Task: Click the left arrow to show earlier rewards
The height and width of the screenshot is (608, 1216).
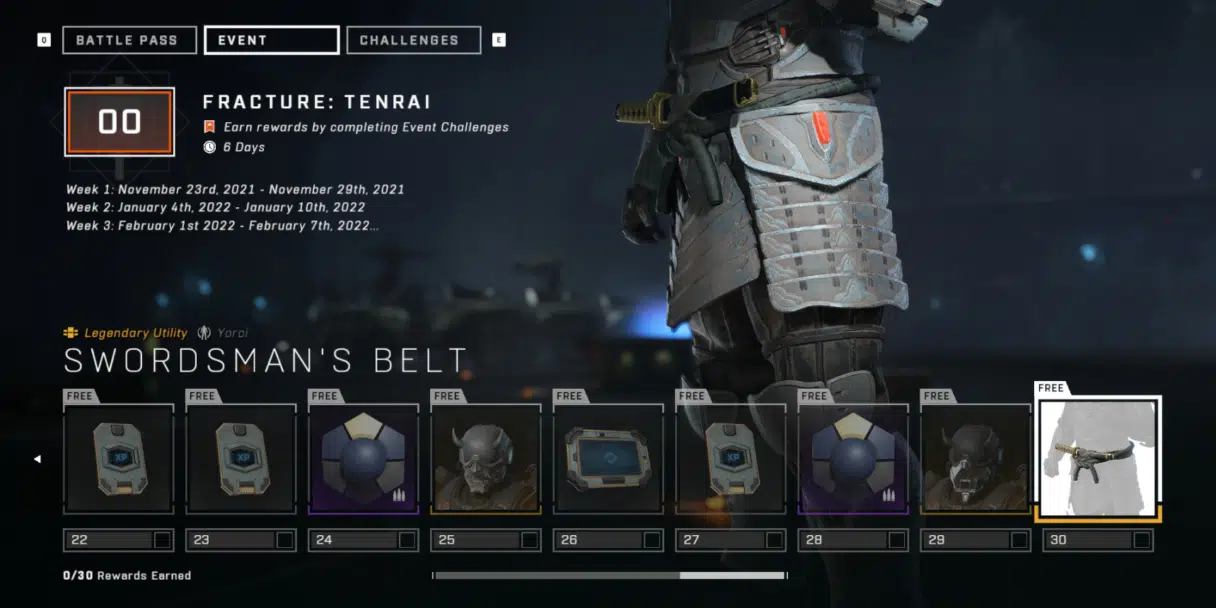Action: [x=38, y=459]
